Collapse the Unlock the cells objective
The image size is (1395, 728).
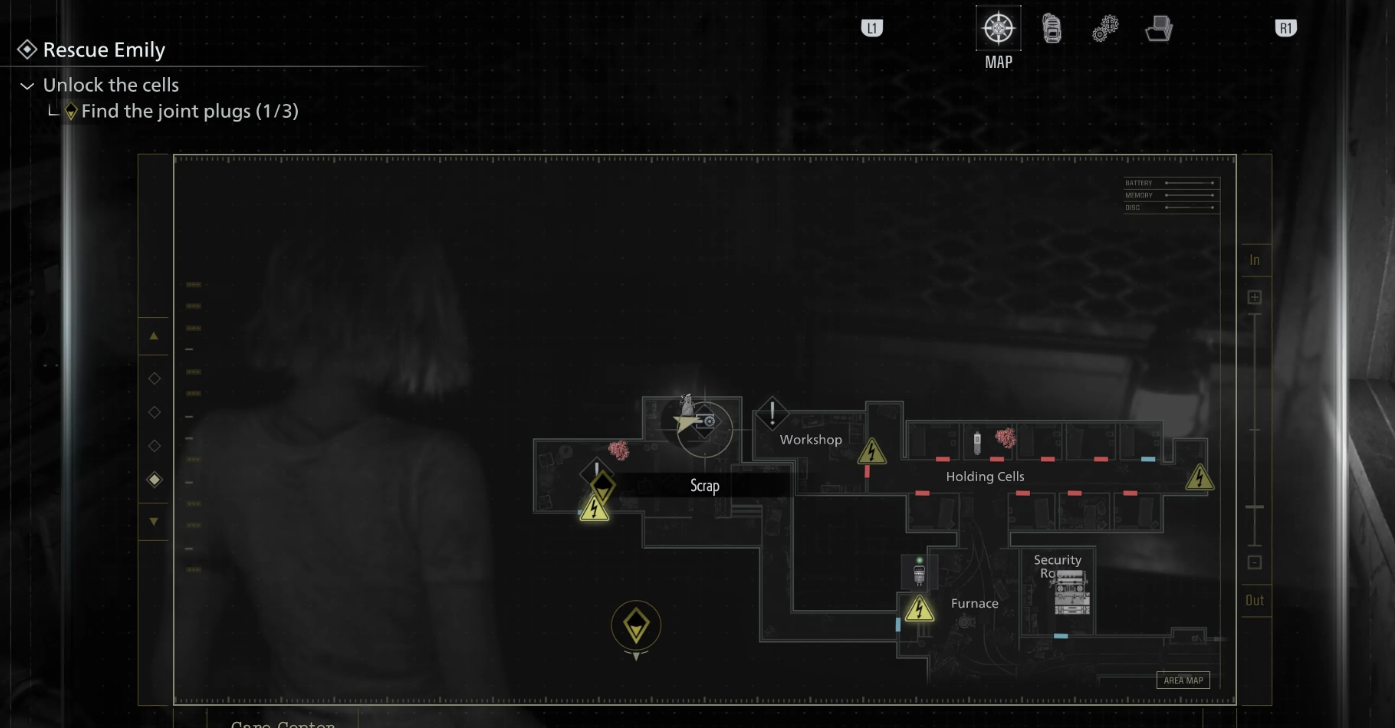point(27,86)
